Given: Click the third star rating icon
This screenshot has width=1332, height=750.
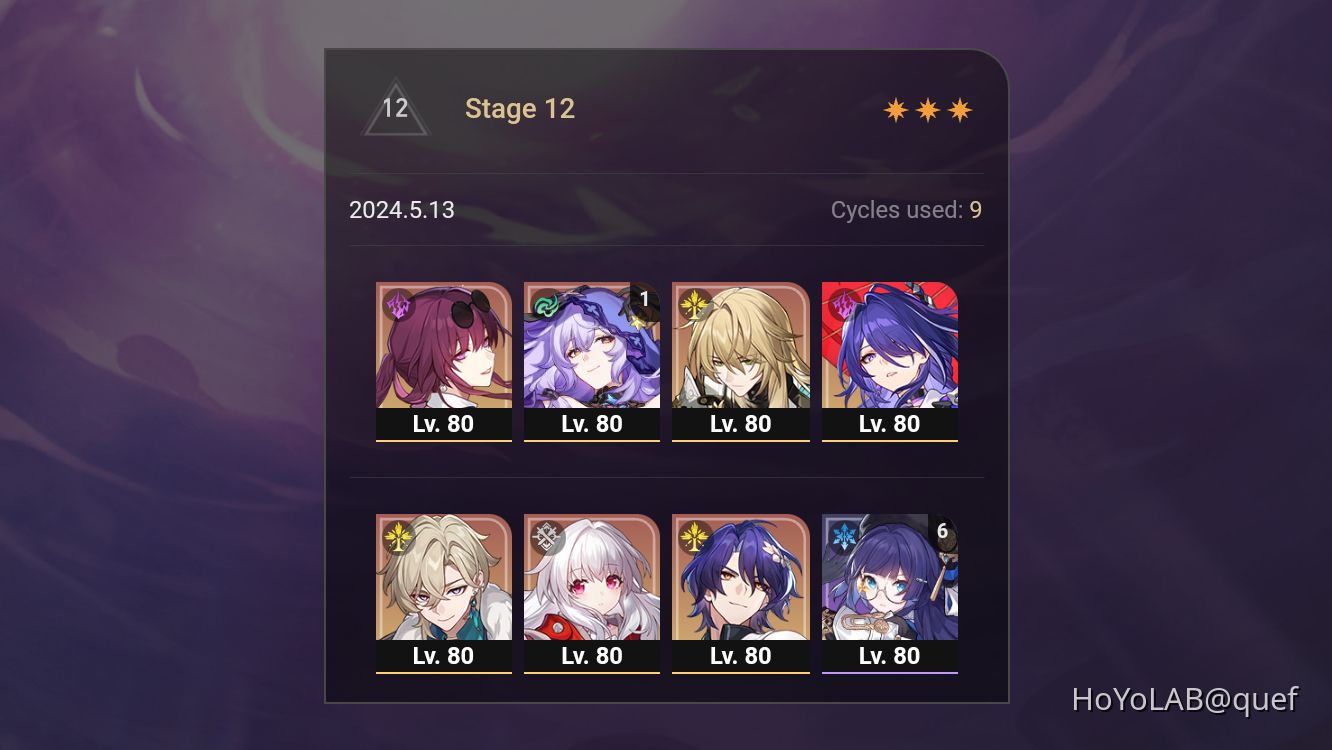Looking at the screenshot, I should tap(958, 108).
